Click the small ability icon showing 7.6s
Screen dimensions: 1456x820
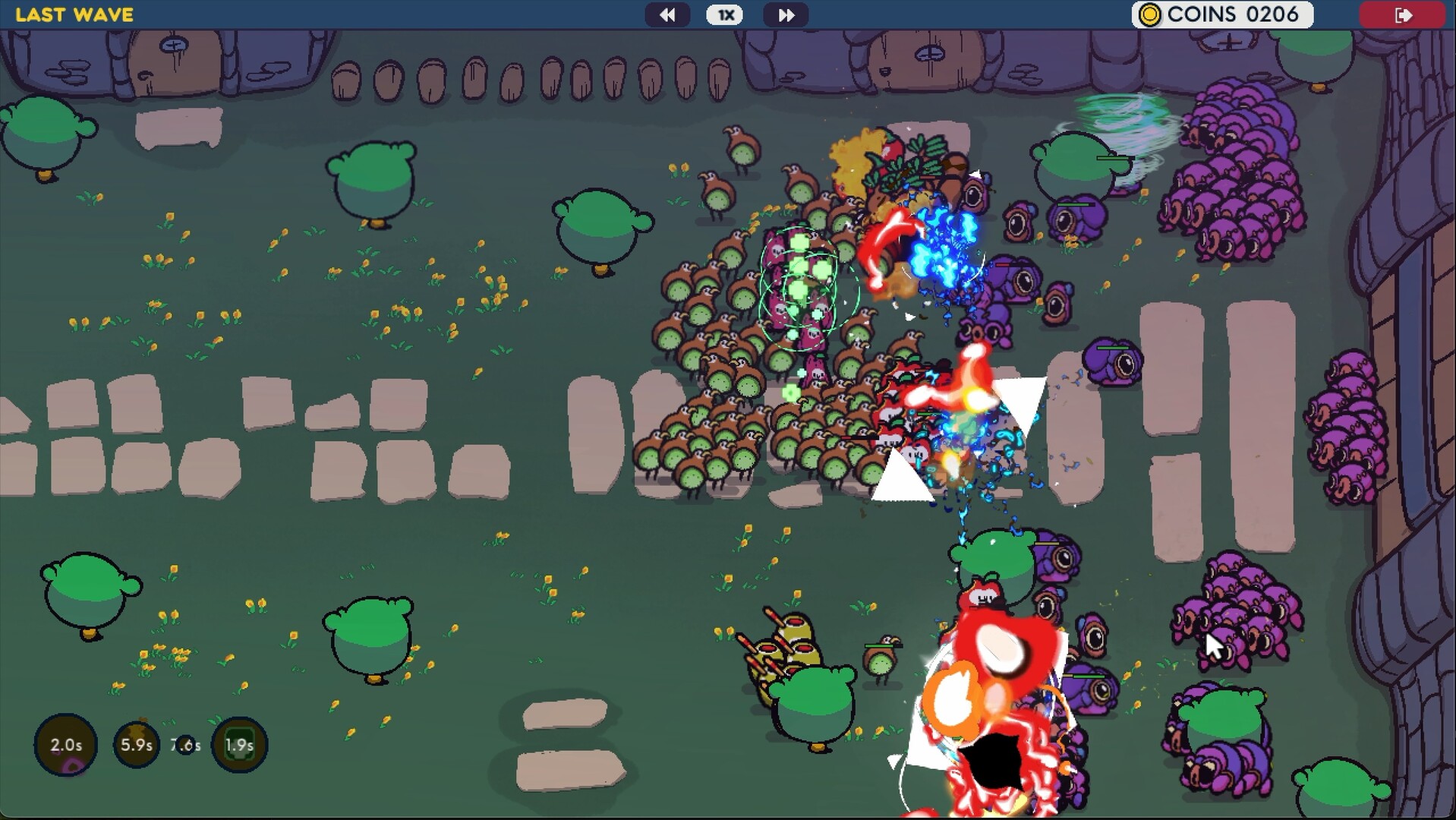[x=187, y=745]
